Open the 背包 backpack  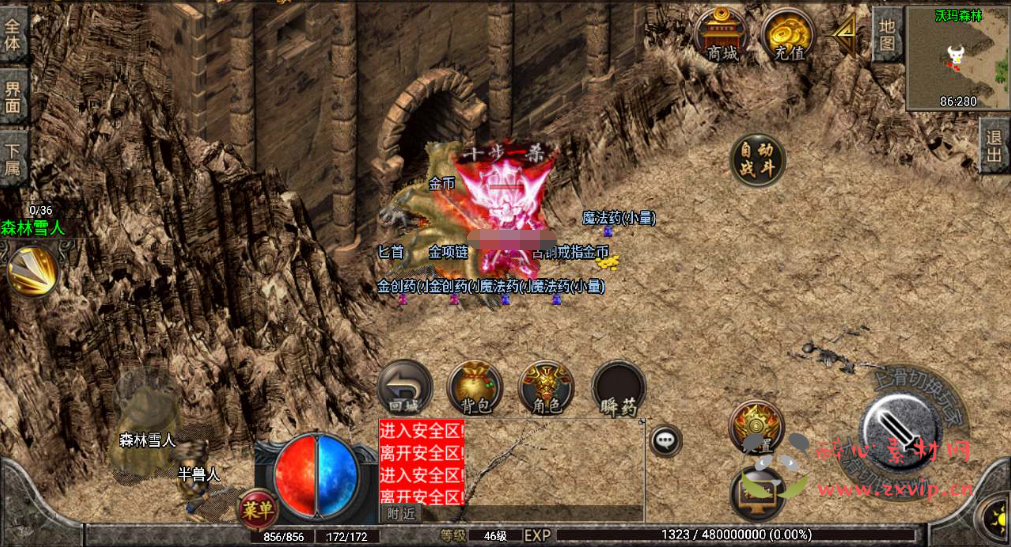coord(475,388)
